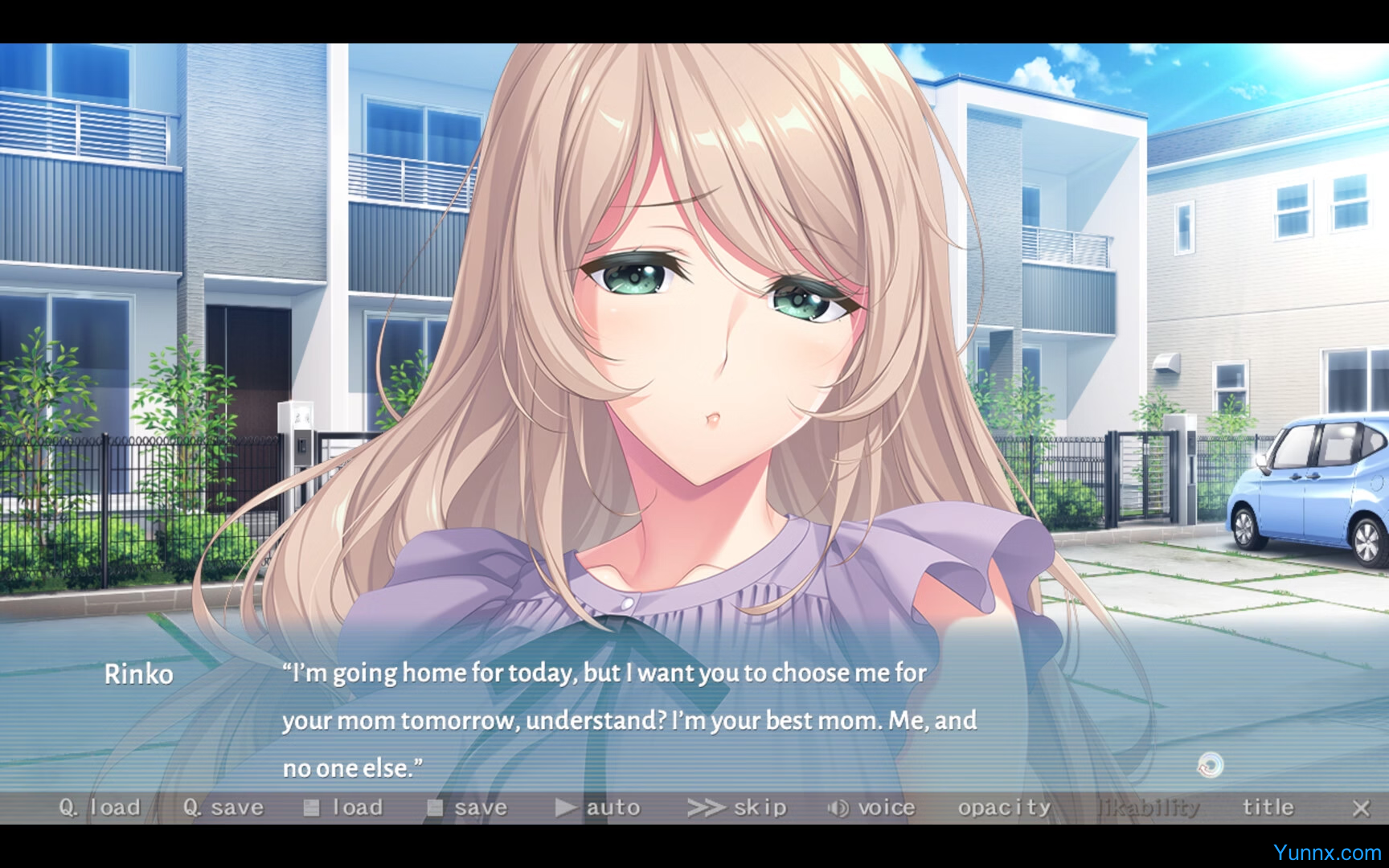Open the load game menu
This screenshot has width=1389, height=868.
pos(344,808)
